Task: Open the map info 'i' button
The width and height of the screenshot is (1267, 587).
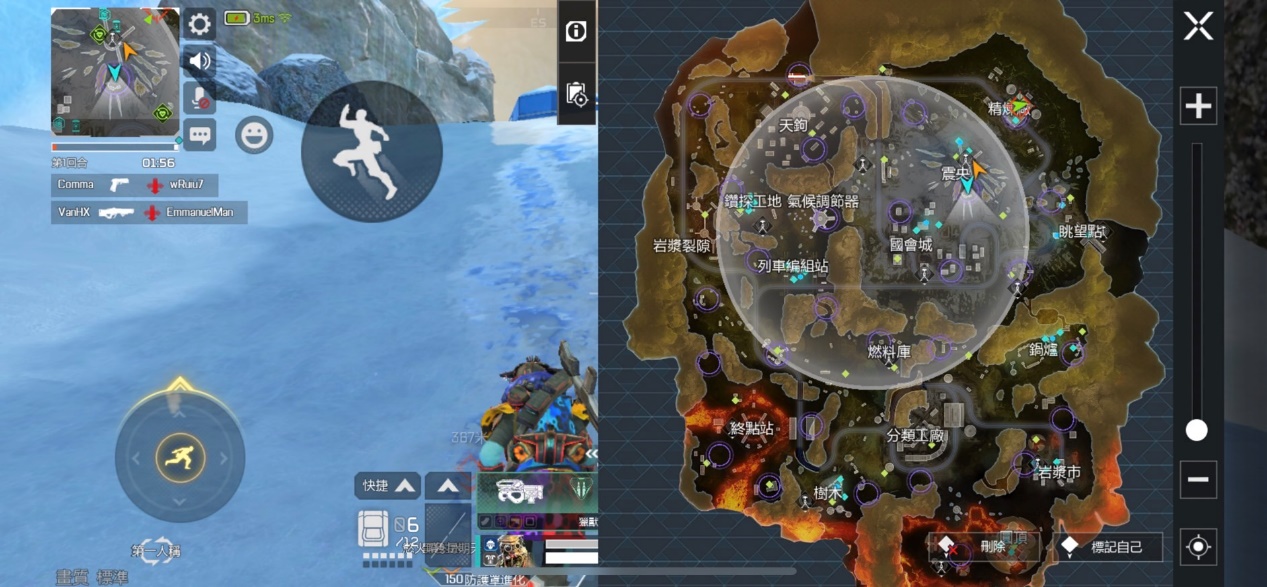Action: point(576,31)
